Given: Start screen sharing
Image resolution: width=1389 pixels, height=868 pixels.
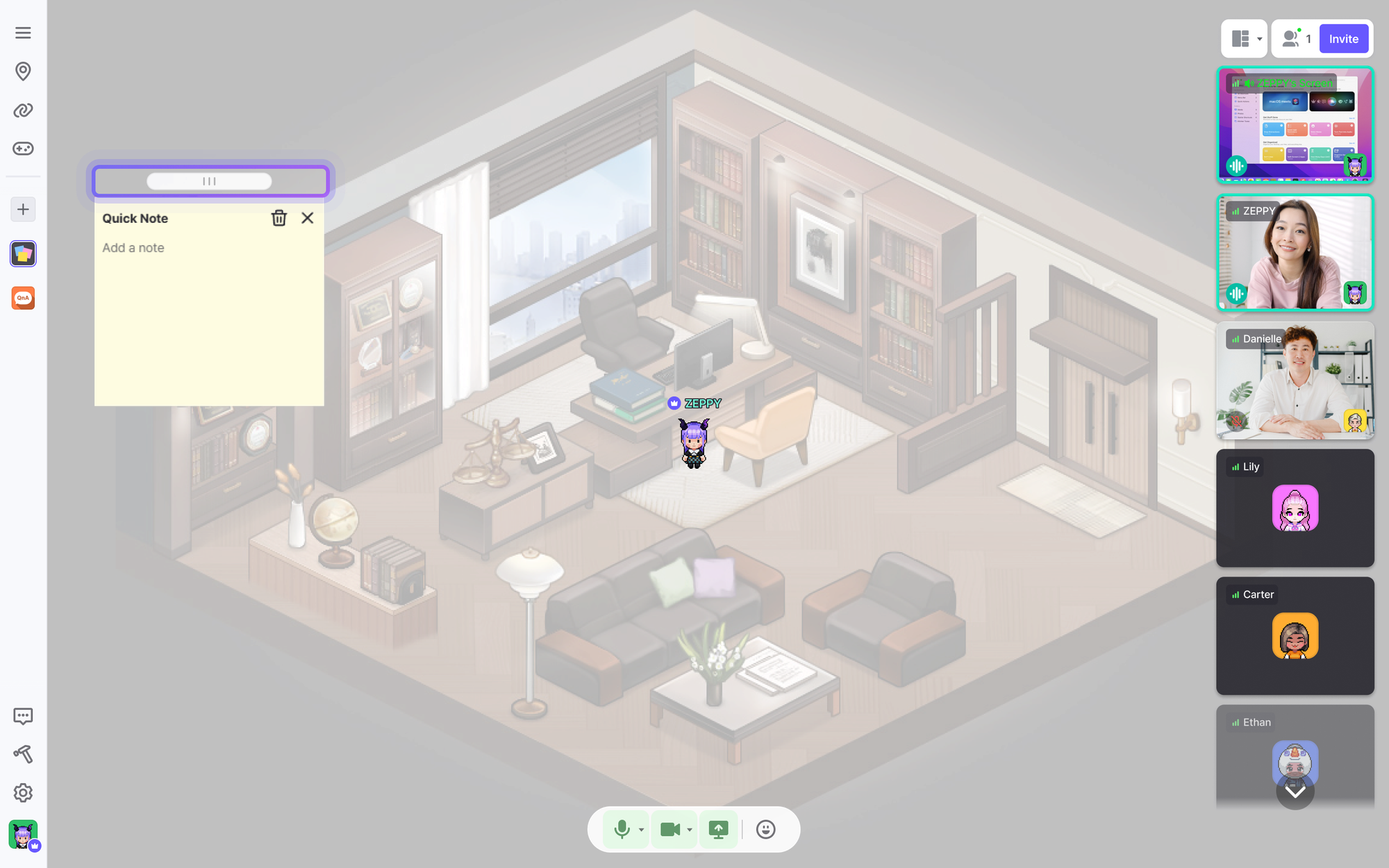Looking at the screenshot, I should [718, 829].
